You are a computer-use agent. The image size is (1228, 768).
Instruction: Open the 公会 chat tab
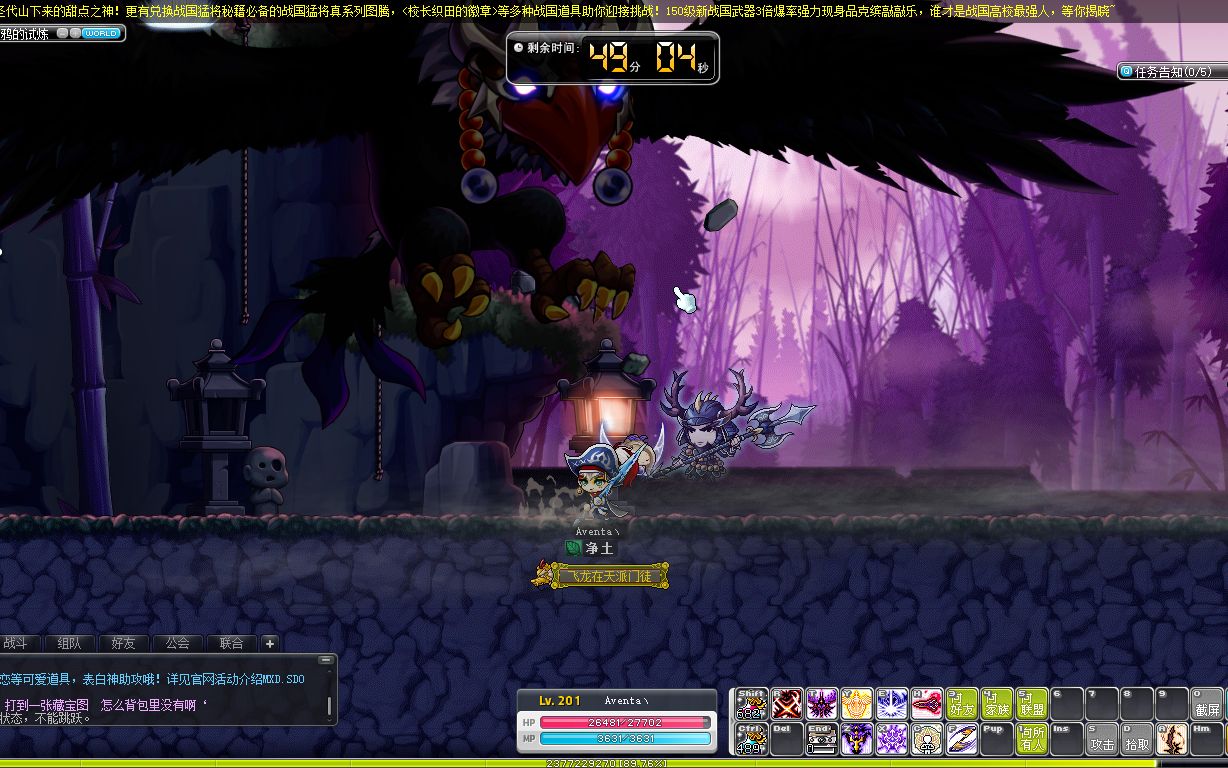point(178,643)
